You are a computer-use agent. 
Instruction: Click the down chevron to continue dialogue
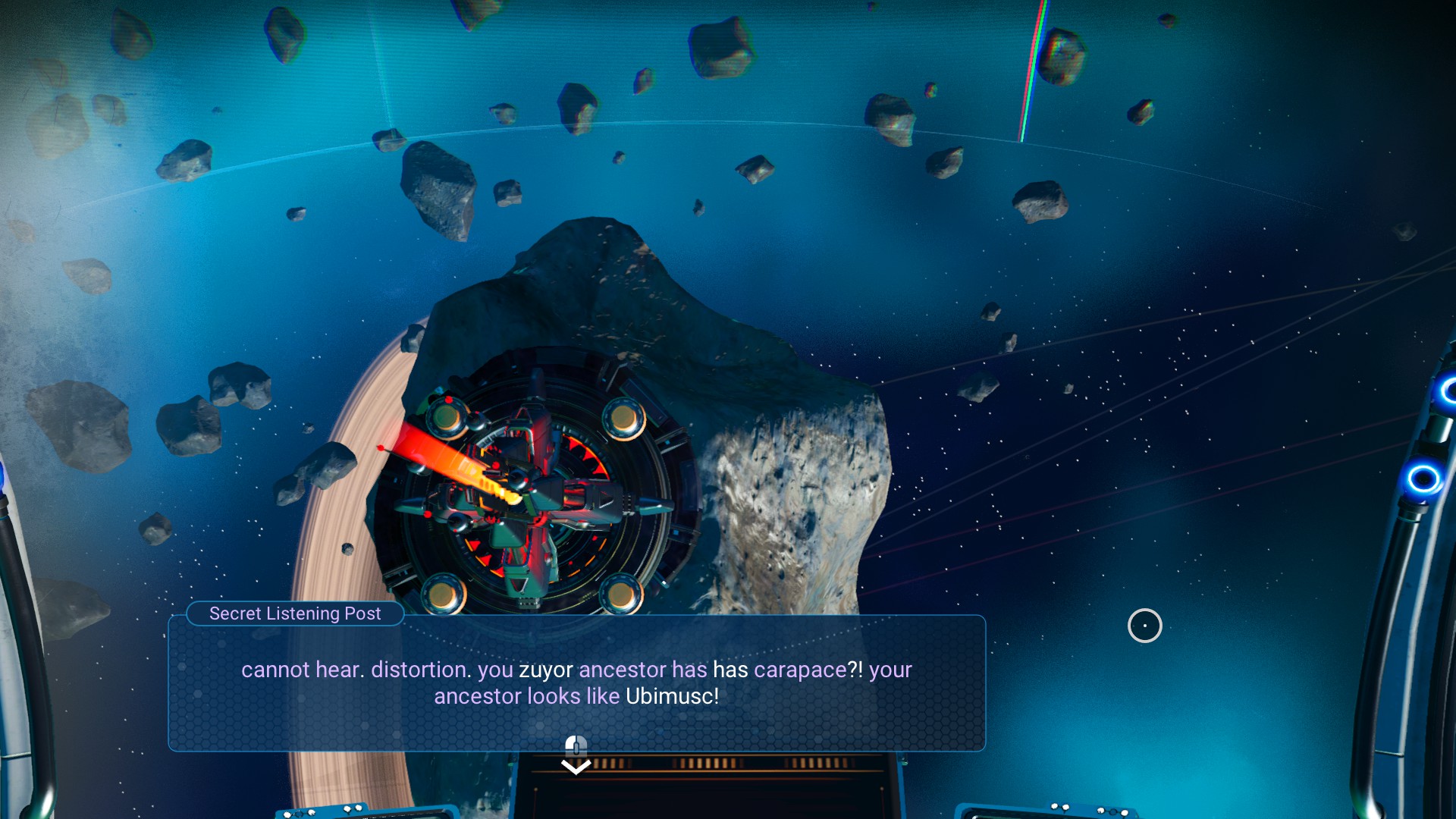(x=576, y=767)
